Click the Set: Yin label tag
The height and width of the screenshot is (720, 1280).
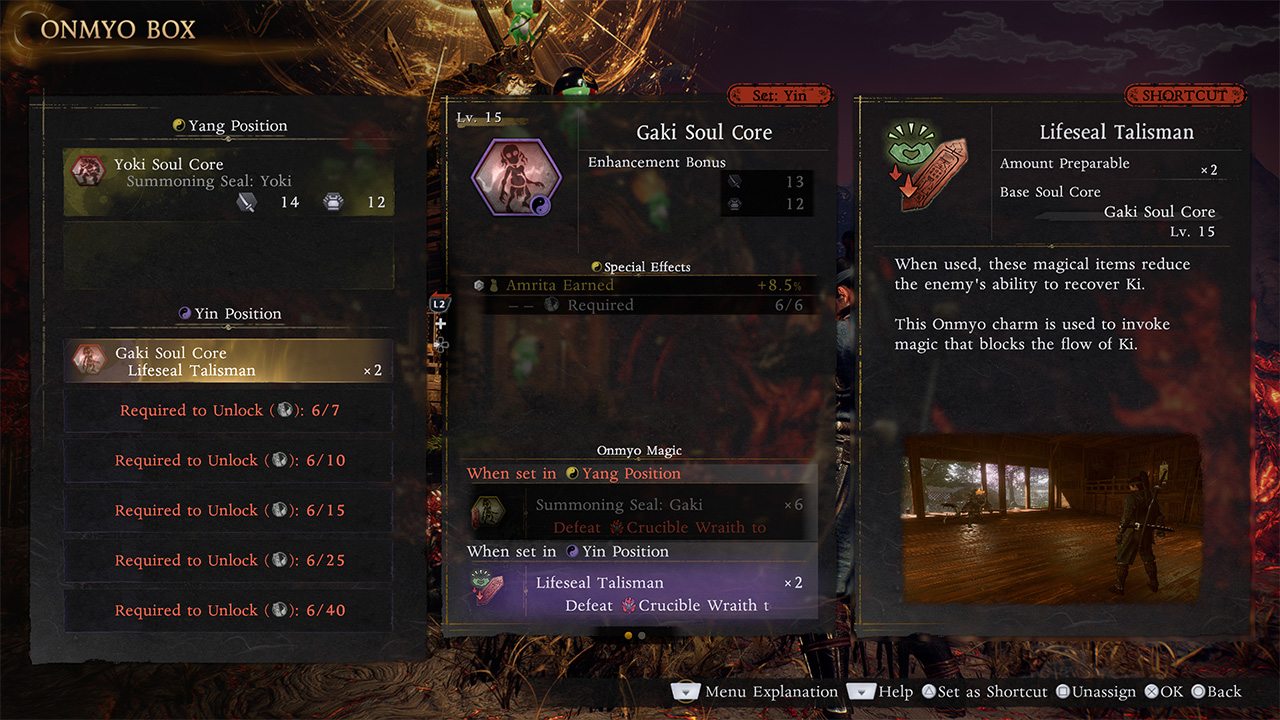tap(781, 96)
